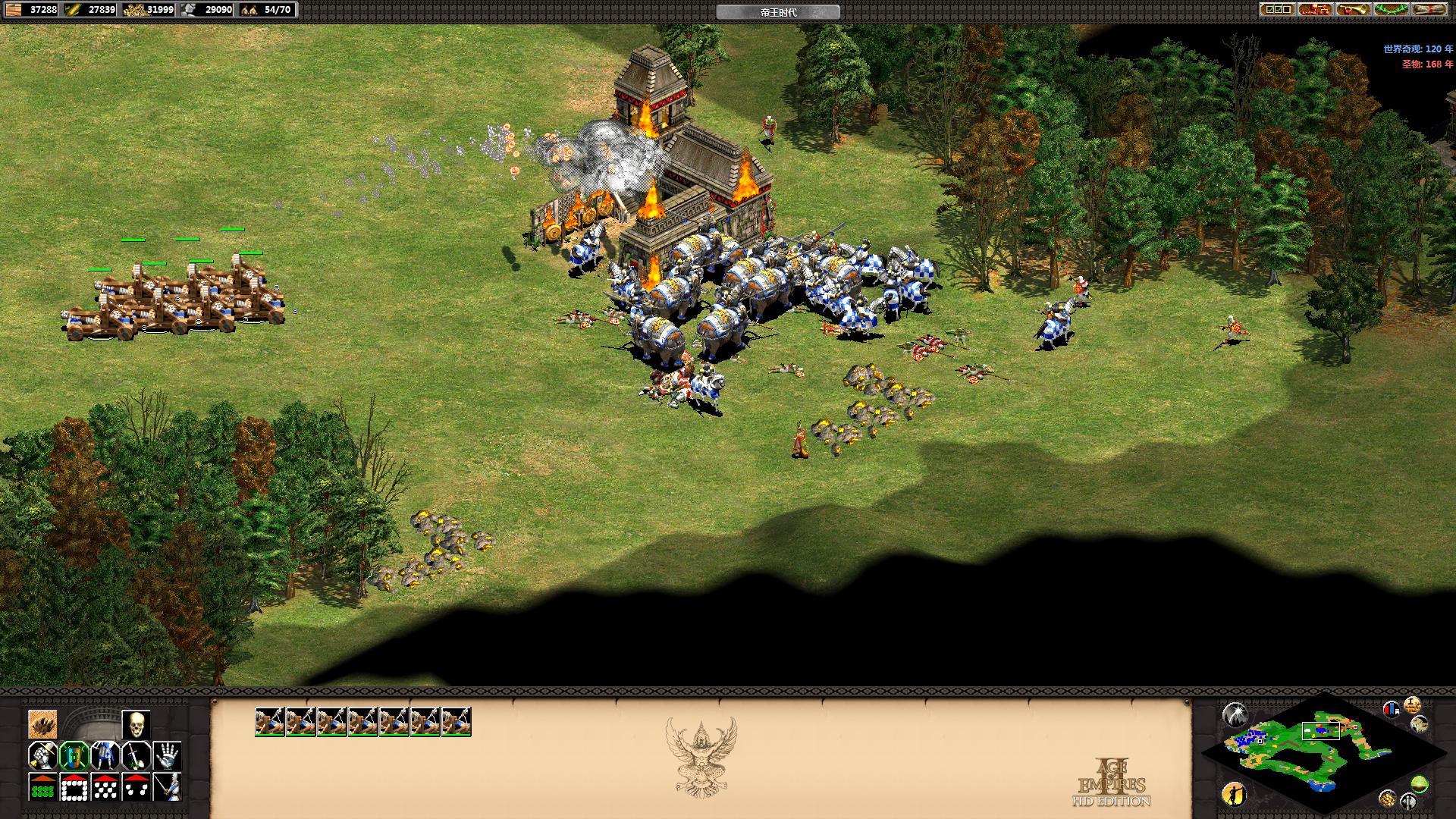Image resolution: width=1456 pixels, height=819 pixels.
Task: Switch minimap to military mode axe icon
Action: [x=1409, y=800]
